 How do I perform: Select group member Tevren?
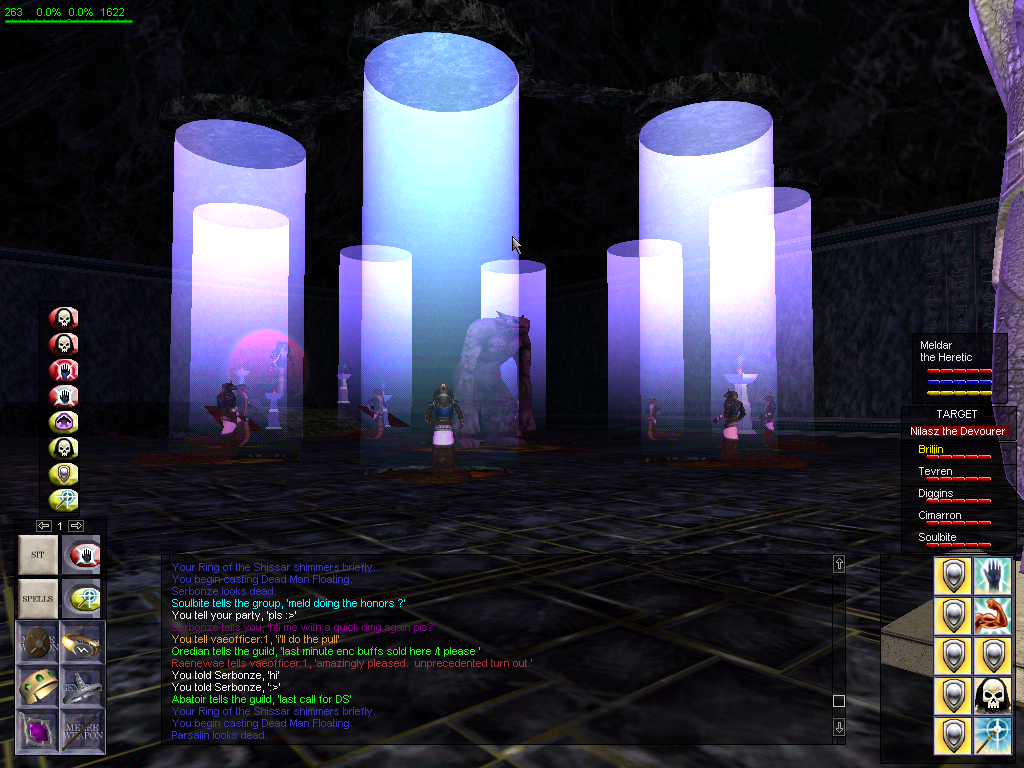(935, 472)
